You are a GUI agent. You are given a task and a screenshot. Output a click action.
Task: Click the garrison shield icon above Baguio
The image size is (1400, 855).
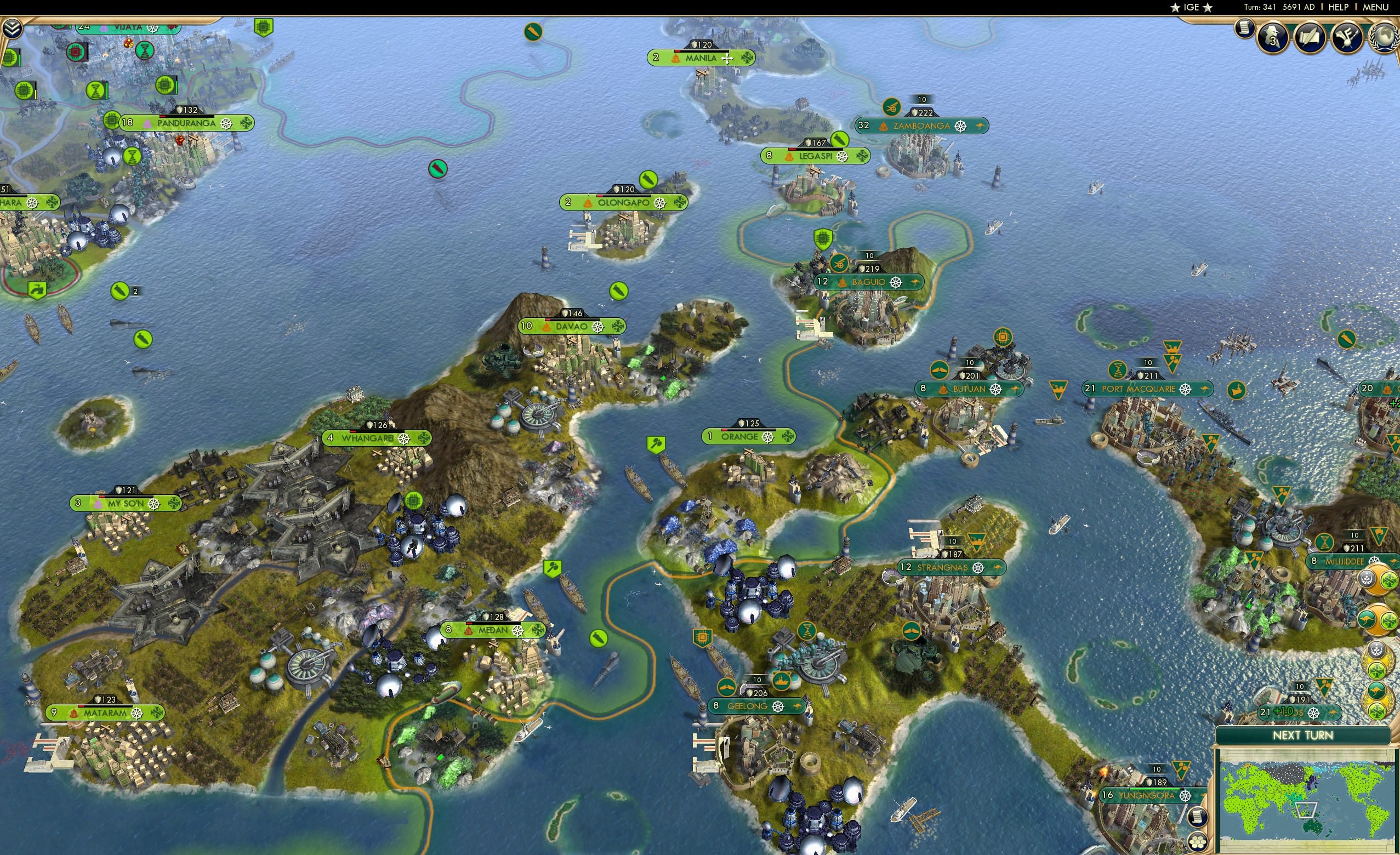(823, 240)
